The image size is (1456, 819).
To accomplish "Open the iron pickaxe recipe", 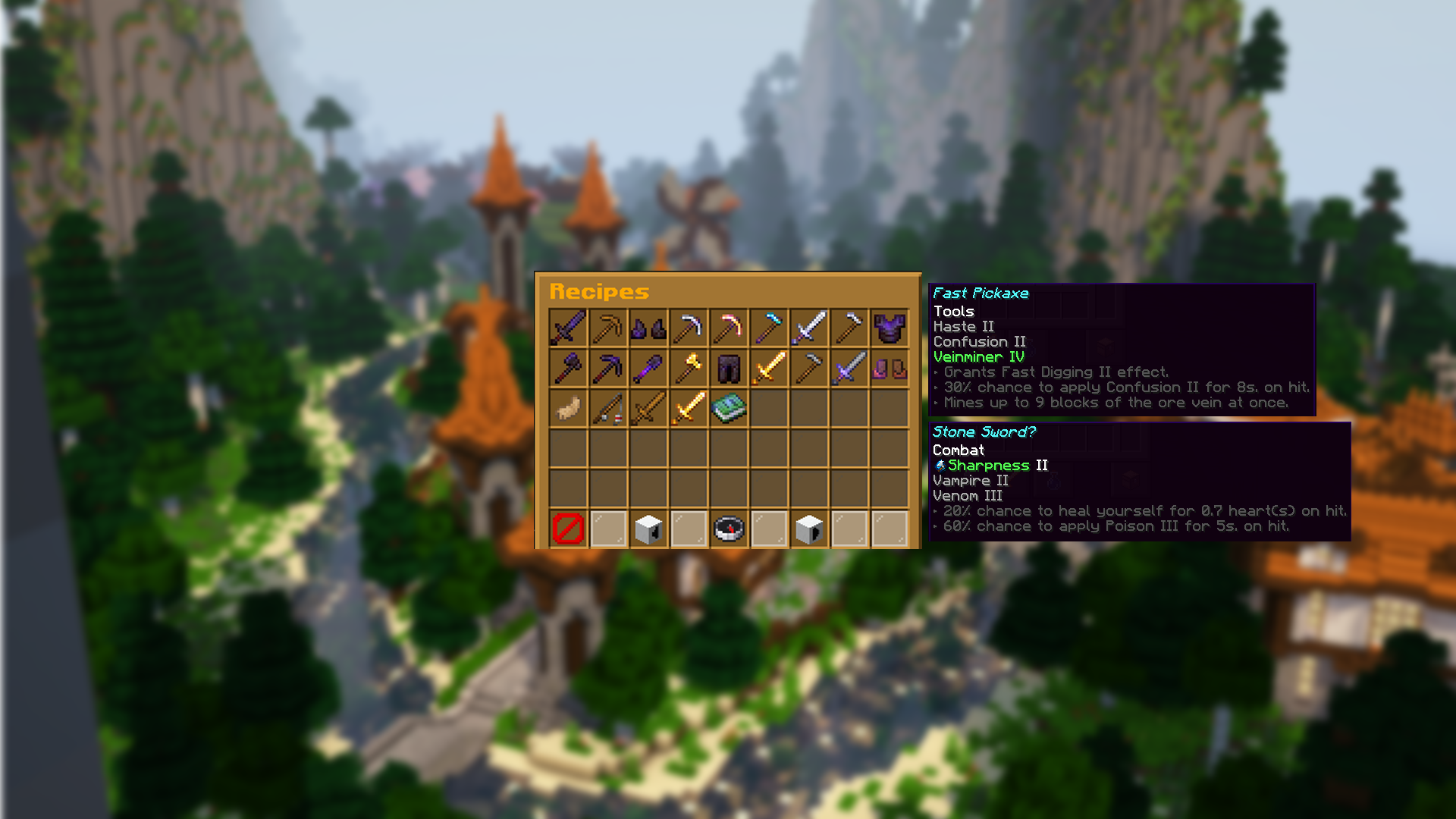I will 689,326.
